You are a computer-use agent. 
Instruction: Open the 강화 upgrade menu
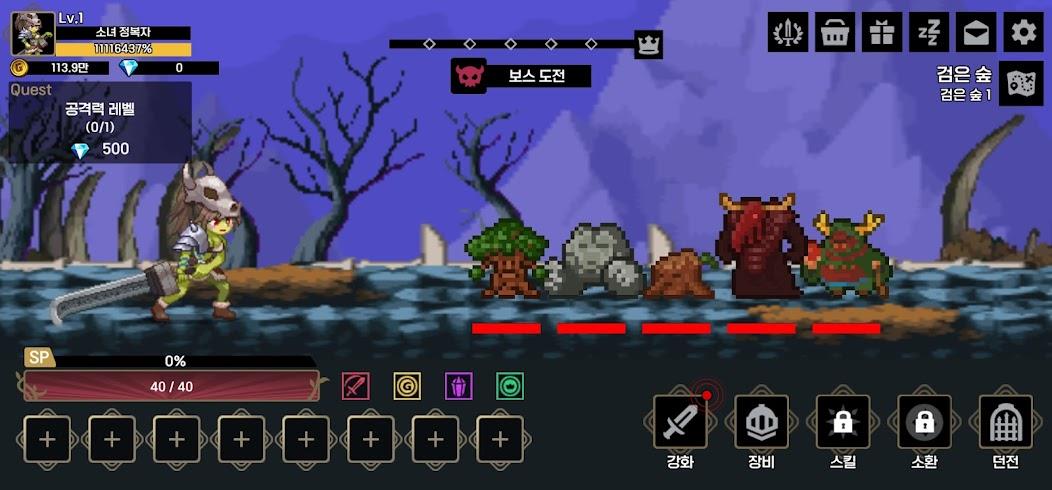680,422
